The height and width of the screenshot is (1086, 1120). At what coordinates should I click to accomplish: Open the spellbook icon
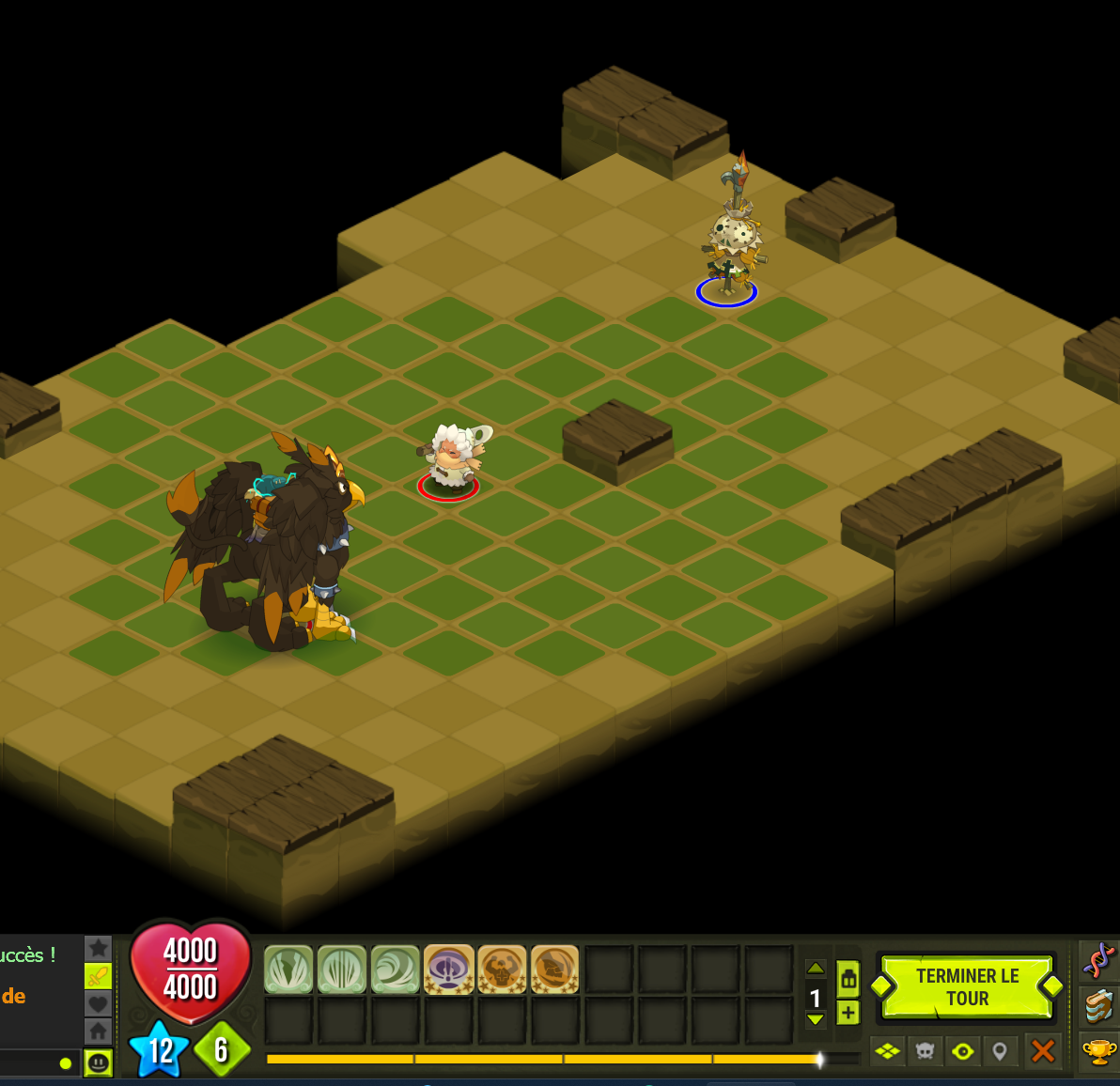coord(1098,1005)
